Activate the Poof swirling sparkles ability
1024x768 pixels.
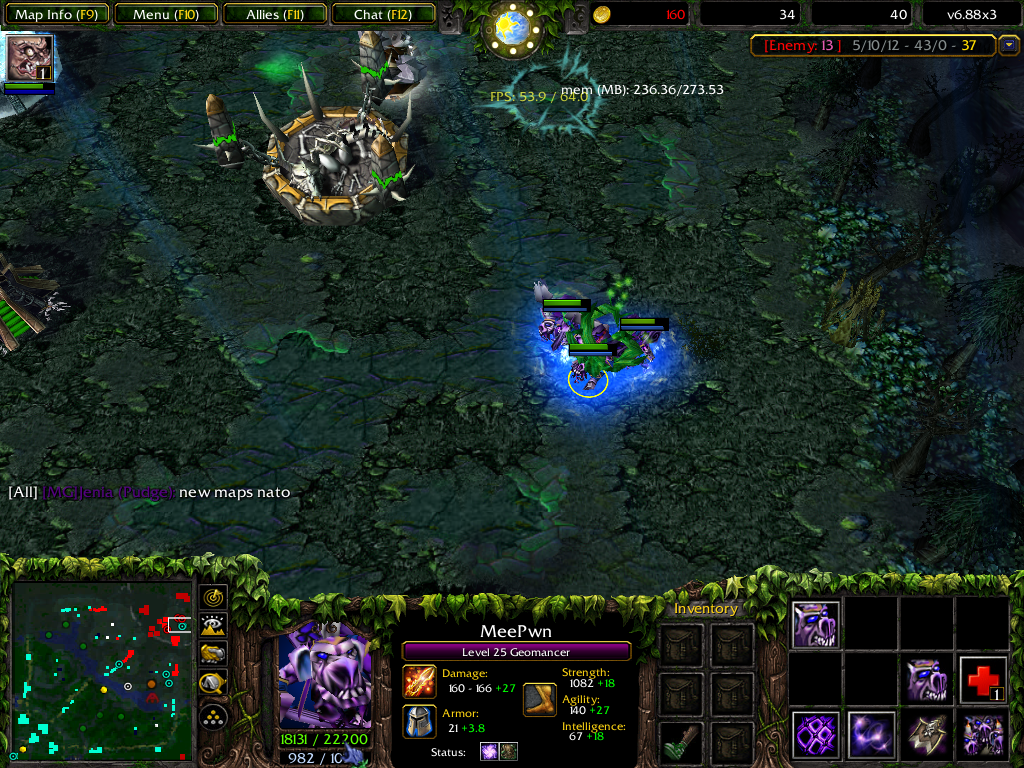[x=872, y=734]
